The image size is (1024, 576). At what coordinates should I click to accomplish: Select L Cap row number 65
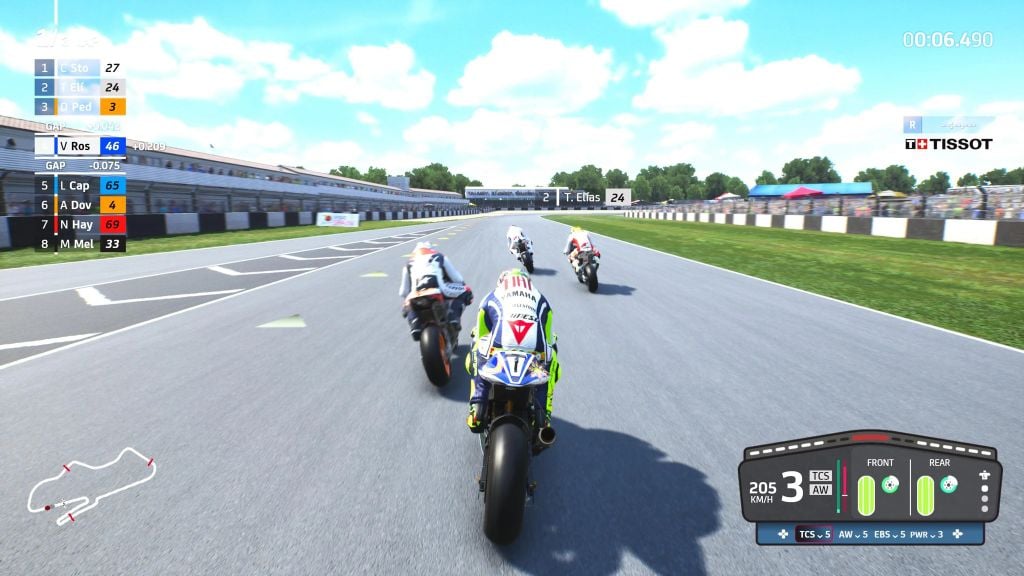80,185
